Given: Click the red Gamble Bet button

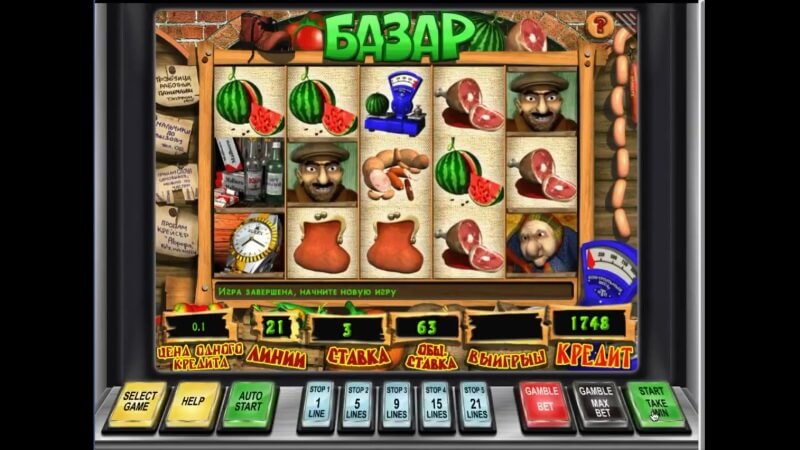Looking at the screenshot, I should (x=542, y=402).
